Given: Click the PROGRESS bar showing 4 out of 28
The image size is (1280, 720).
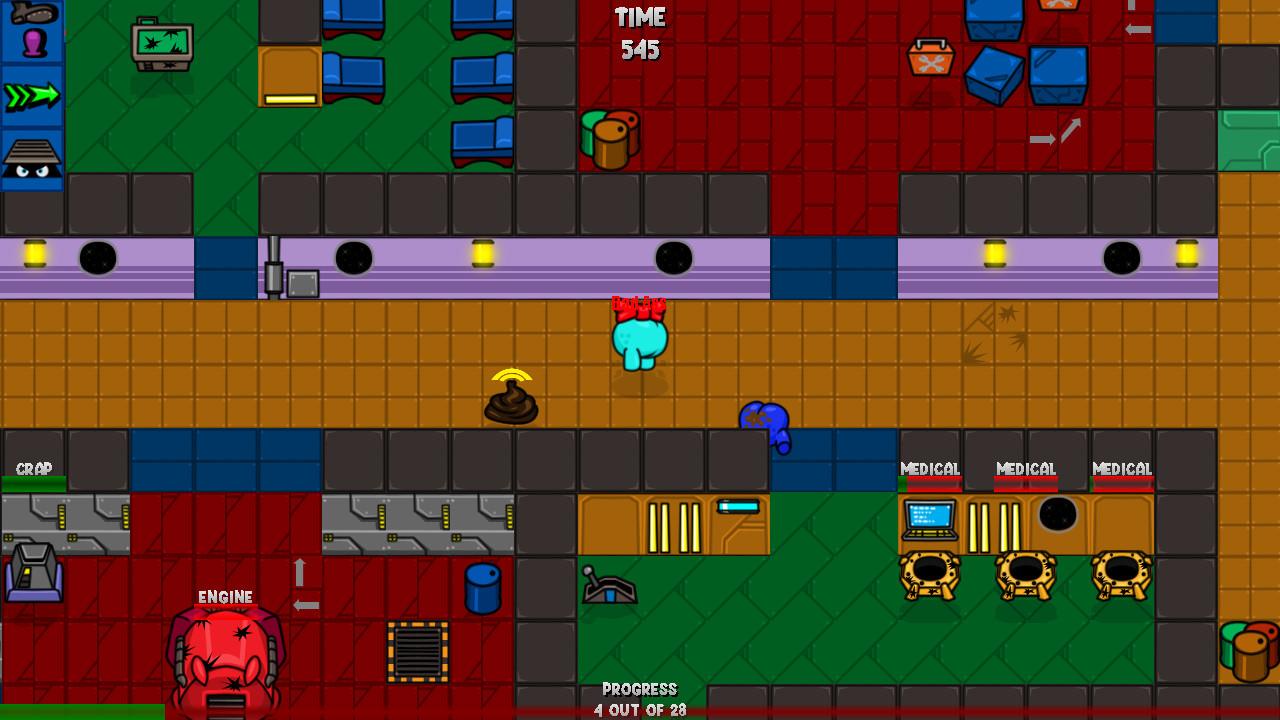Looking at the screenshot, I should point(640,695).
